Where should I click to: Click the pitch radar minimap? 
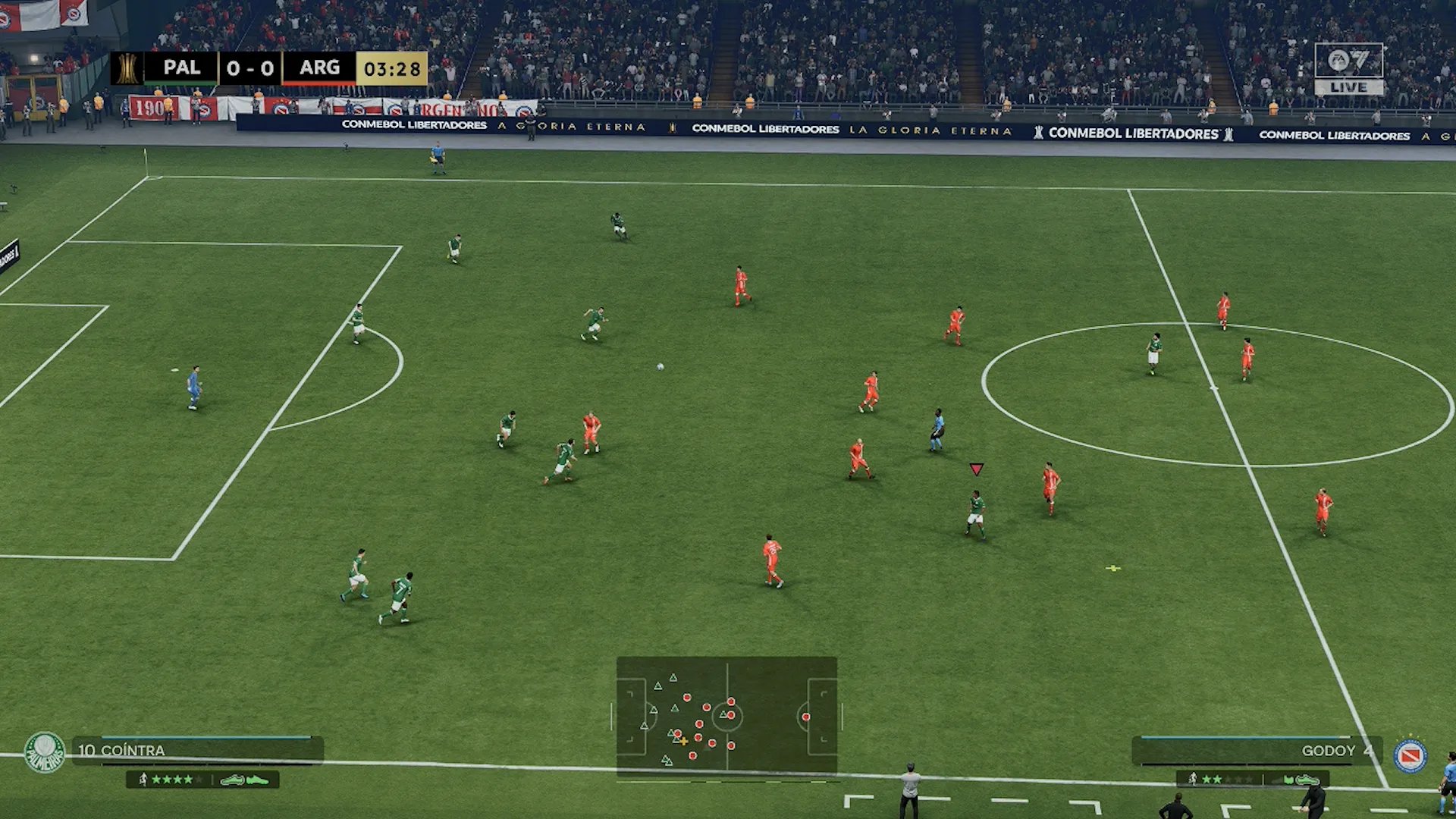point(726,717)
